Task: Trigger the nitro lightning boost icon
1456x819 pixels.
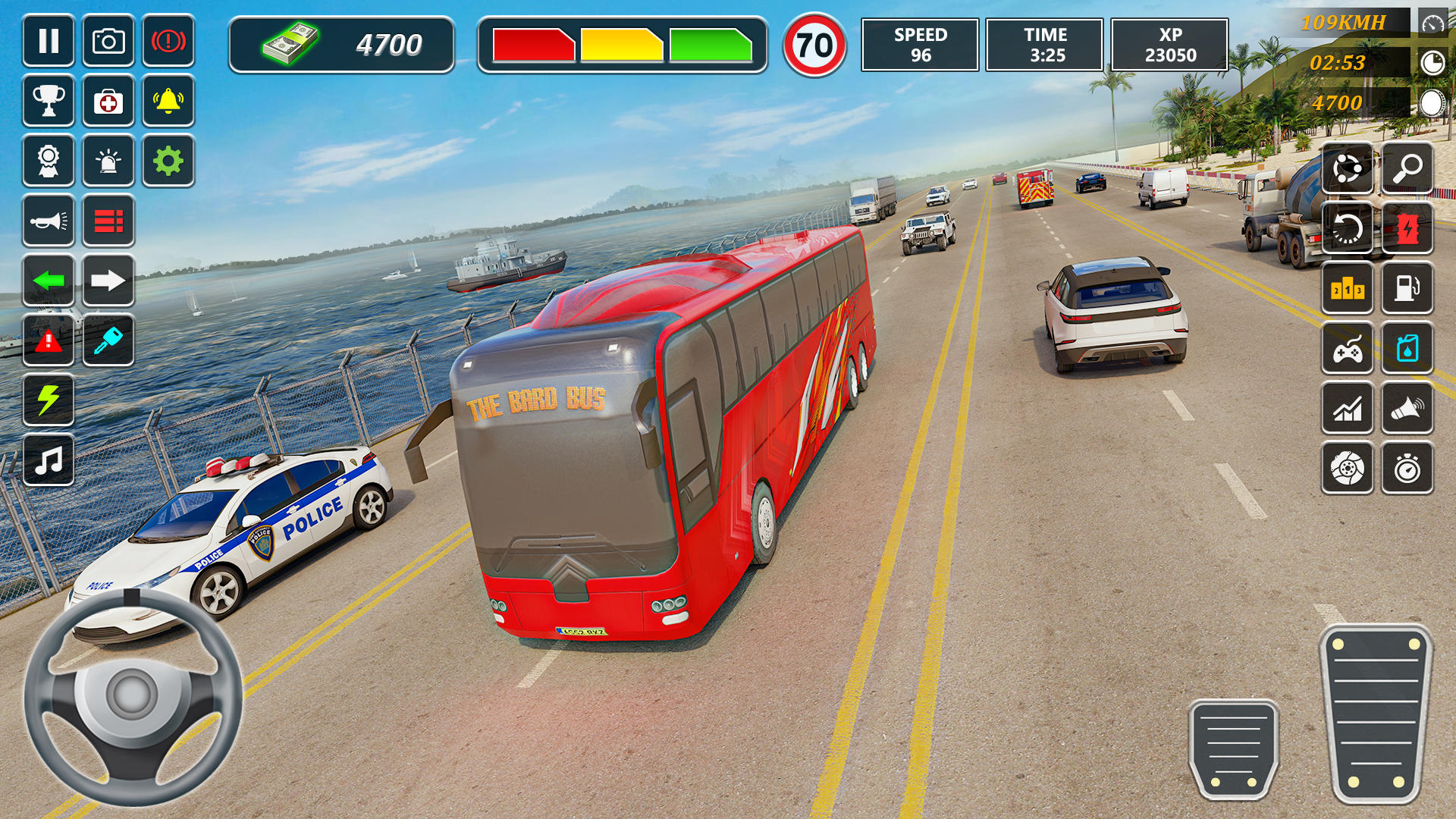Action: pyautogui.click(x=49, y=402)
